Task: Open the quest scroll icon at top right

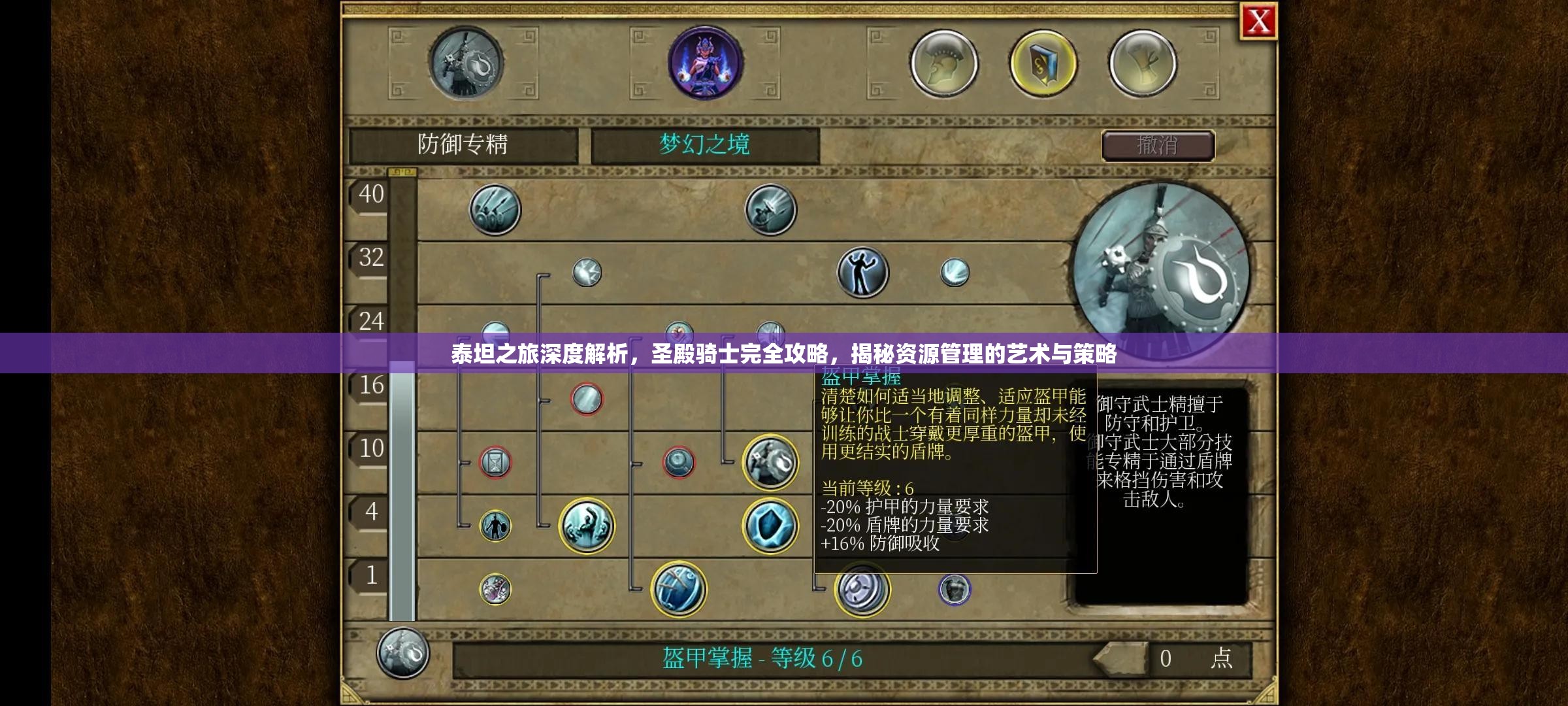Action: [1143, 63]
